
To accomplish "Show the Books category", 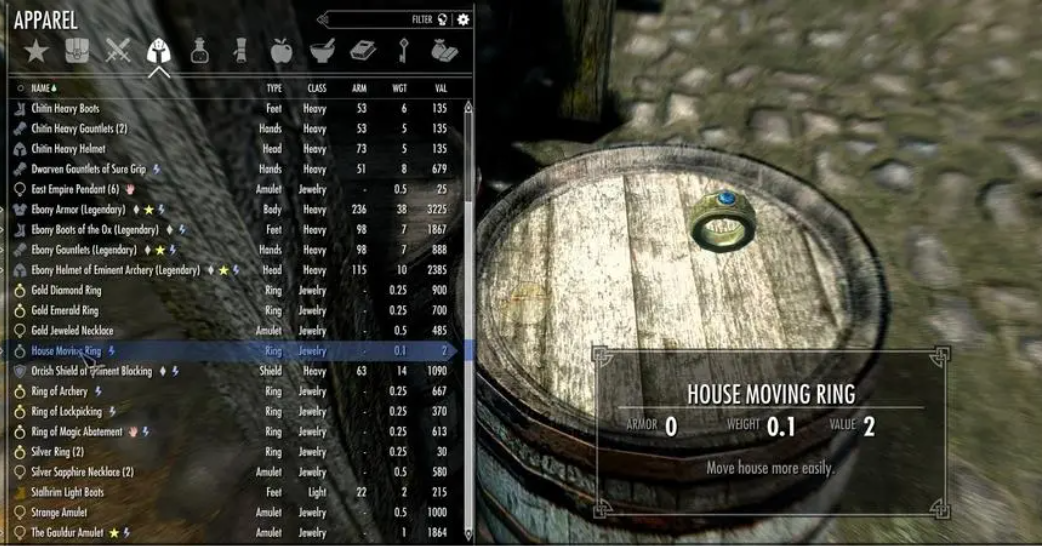I will click(x=363, y=50).
